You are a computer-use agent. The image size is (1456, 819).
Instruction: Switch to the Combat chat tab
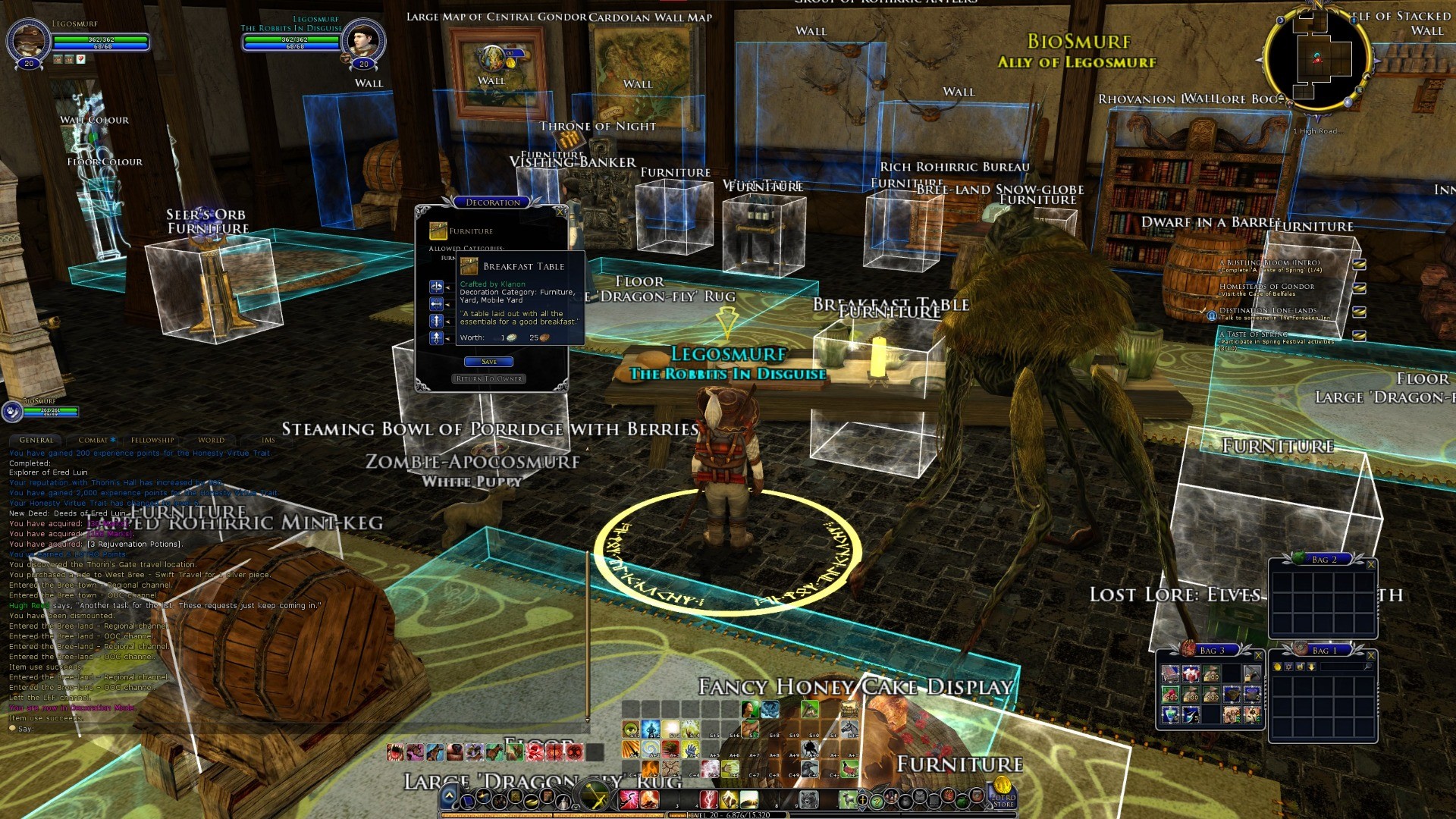94,440
